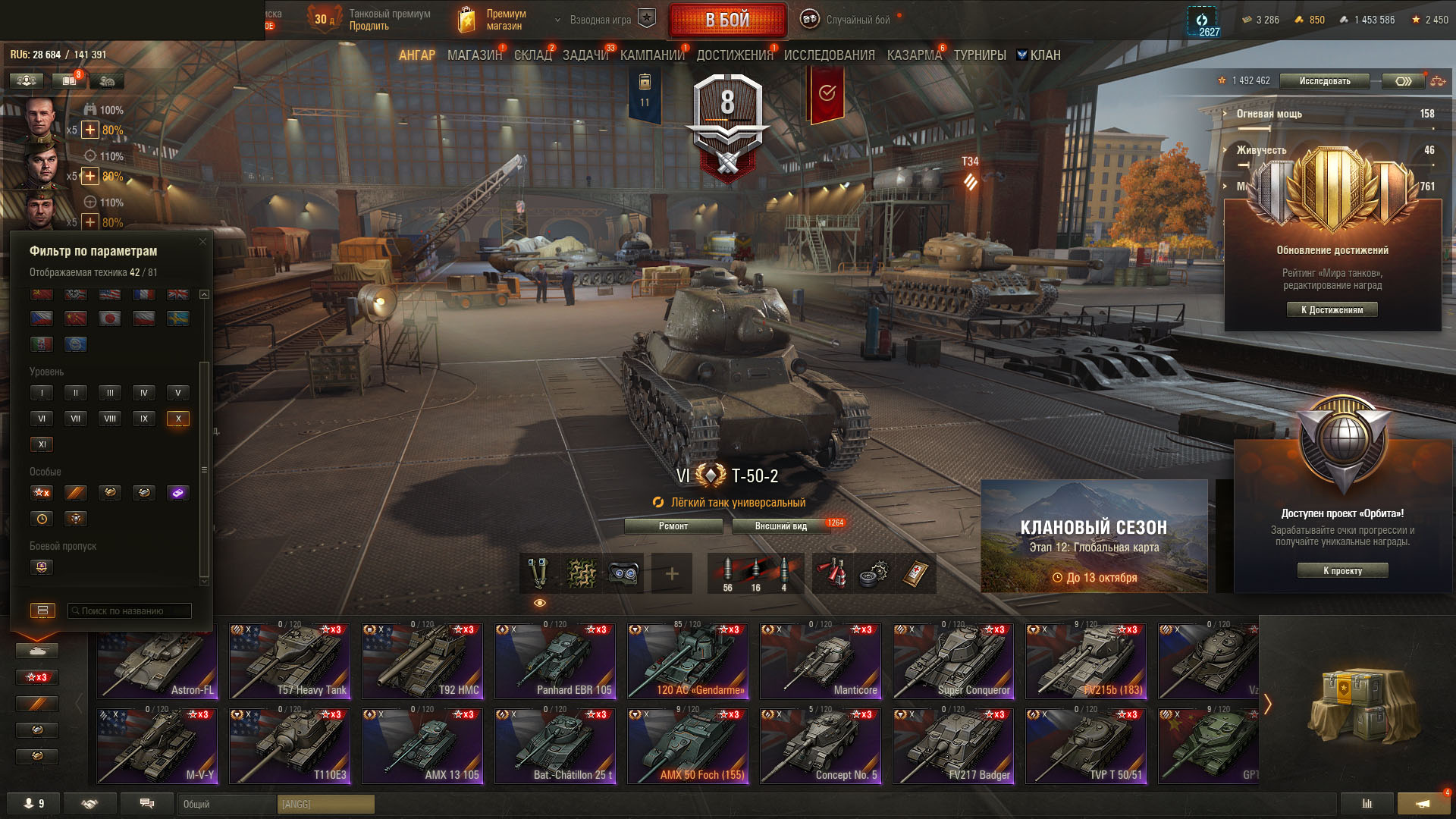Switch to the ИССЛЕДОВАНИЯ tab
The image size is (1456, 819).
[x=829, y=55]
